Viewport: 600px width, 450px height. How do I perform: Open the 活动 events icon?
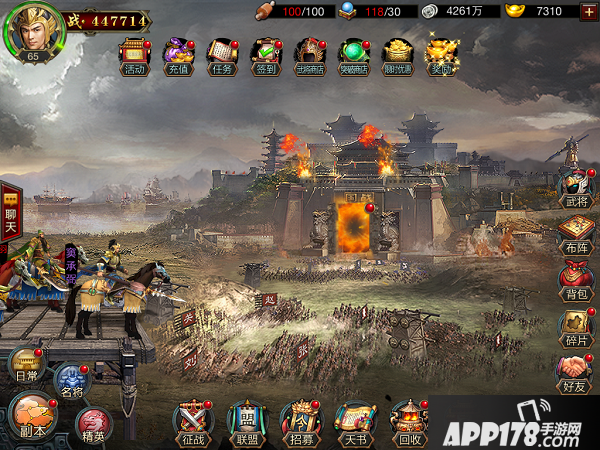click(133, 54)
